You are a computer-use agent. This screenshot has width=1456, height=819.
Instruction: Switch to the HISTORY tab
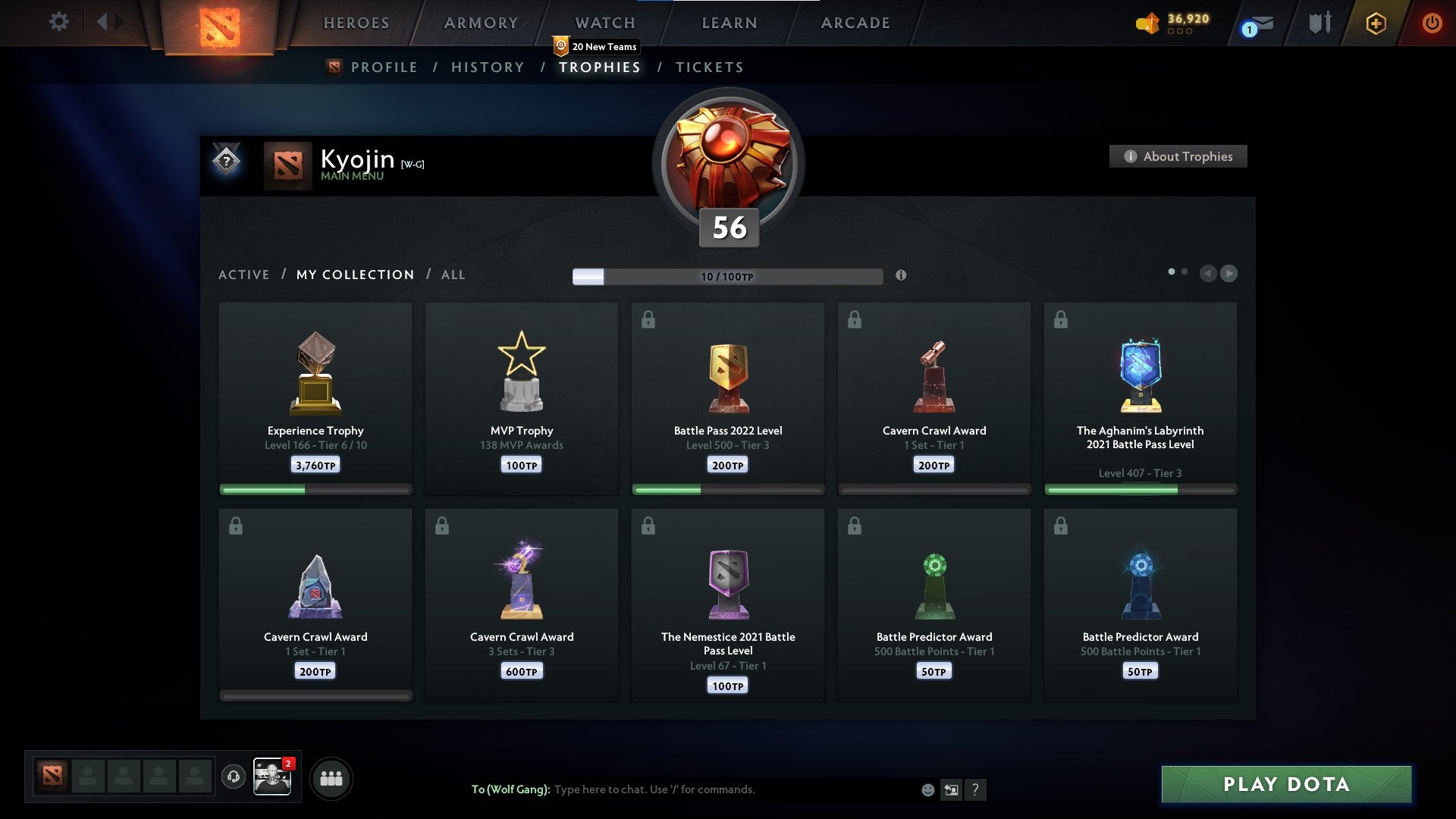point(486,67)
